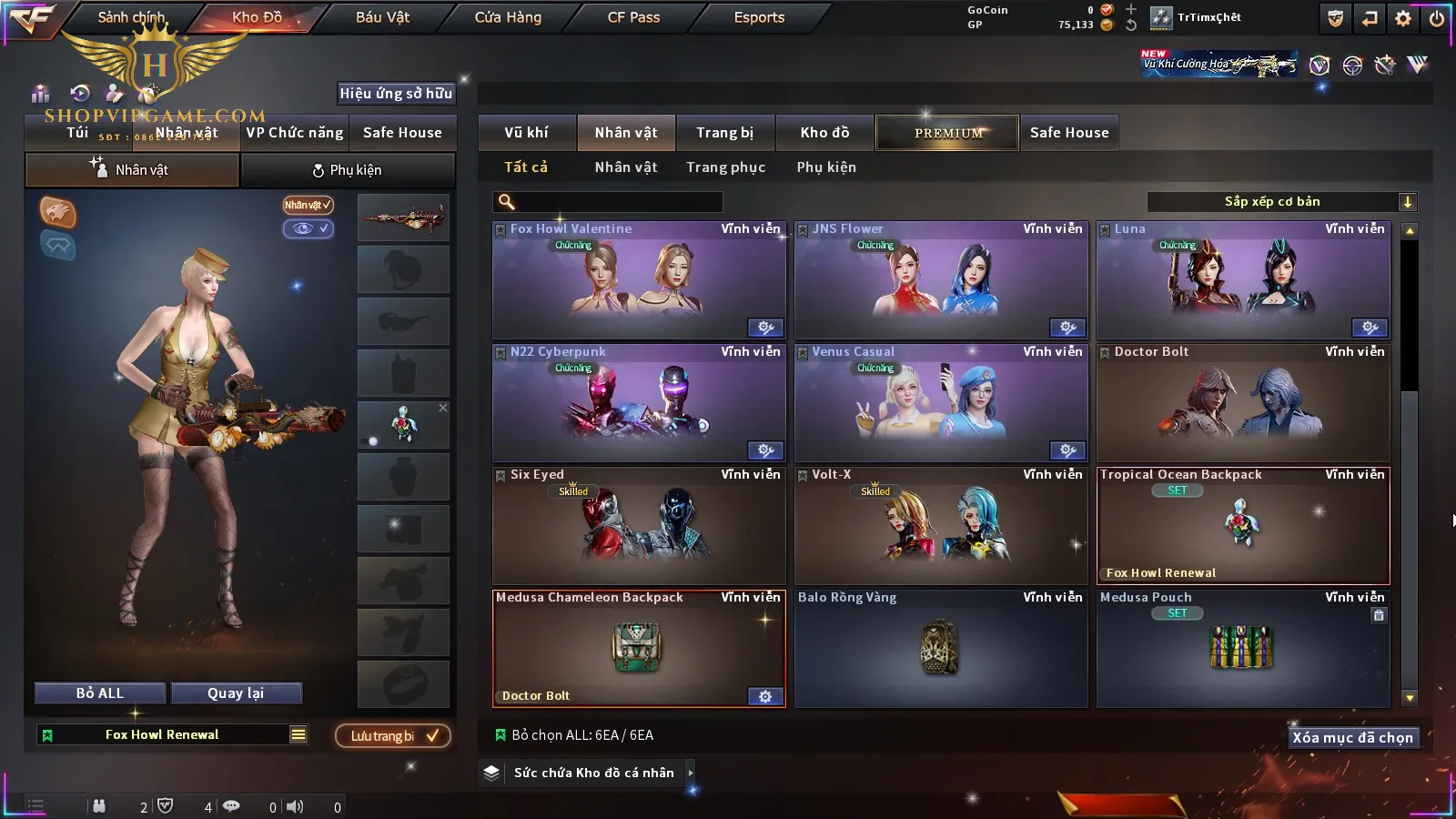The width and height of the screenshot is (1456, 819).
Task: Open the Esports menu
Action: tap(759, 17)
